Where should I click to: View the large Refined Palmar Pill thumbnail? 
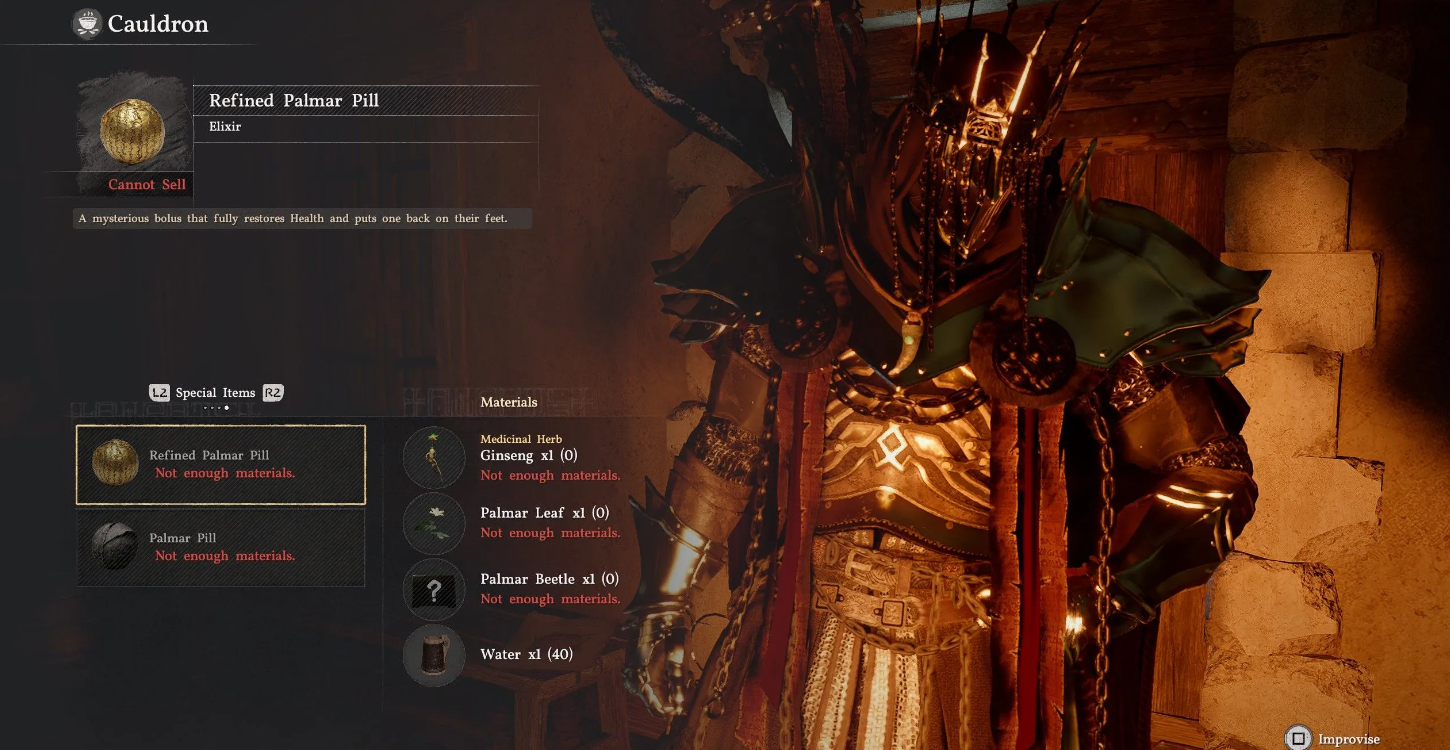pos(132,130)
